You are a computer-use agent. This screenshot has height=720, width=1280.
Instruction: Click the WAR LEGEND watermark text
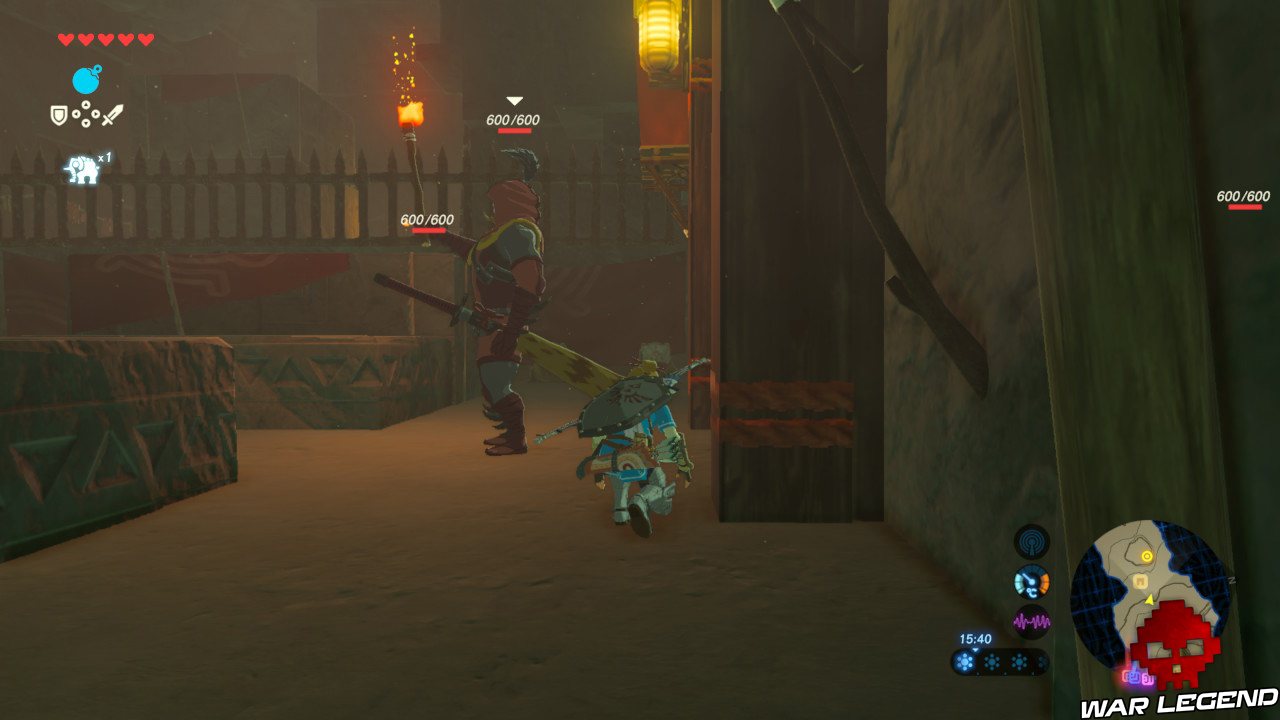tap(1170, 702)
